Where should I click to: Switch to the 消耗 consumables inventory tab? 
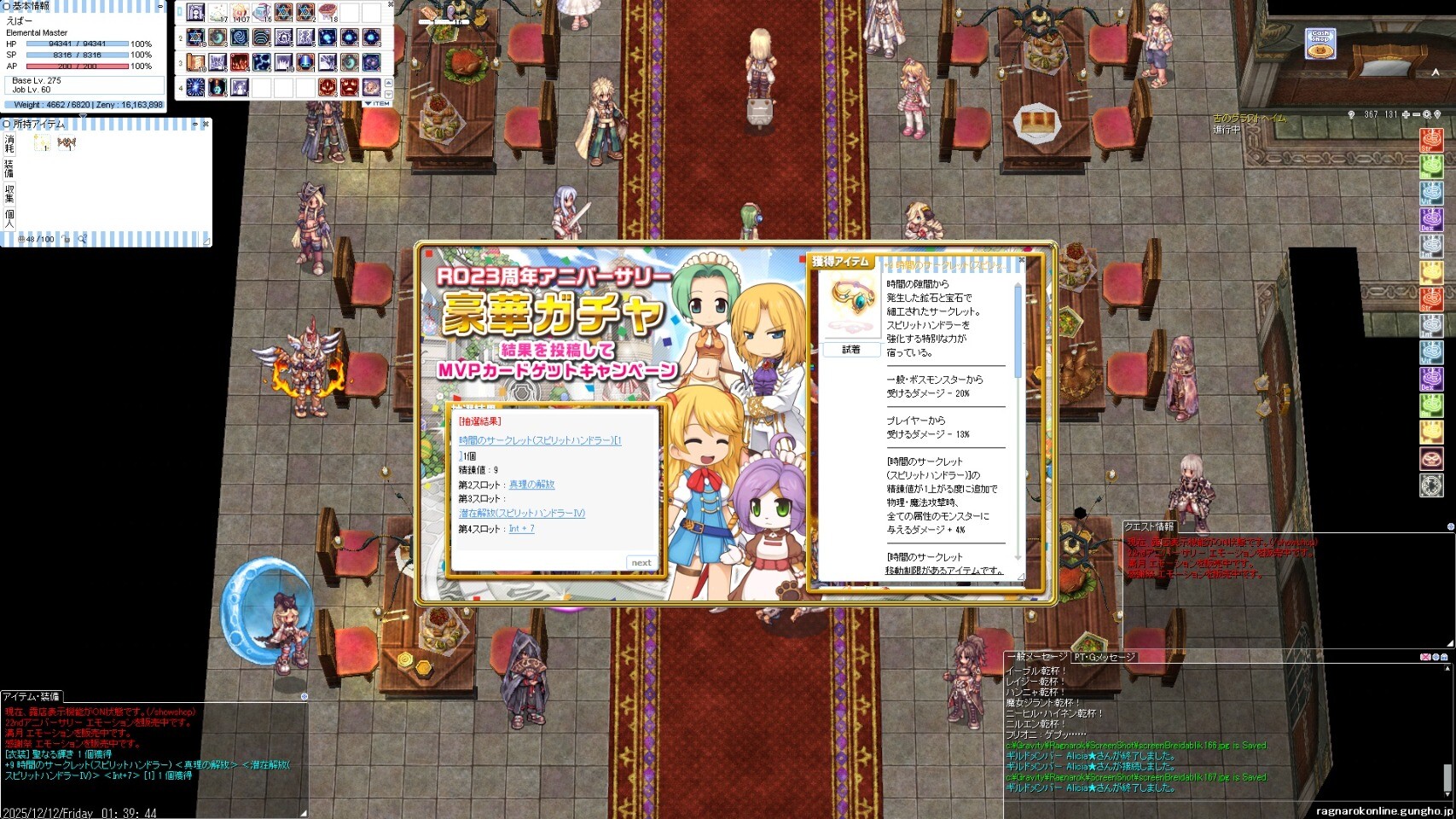tap(9, 143)
